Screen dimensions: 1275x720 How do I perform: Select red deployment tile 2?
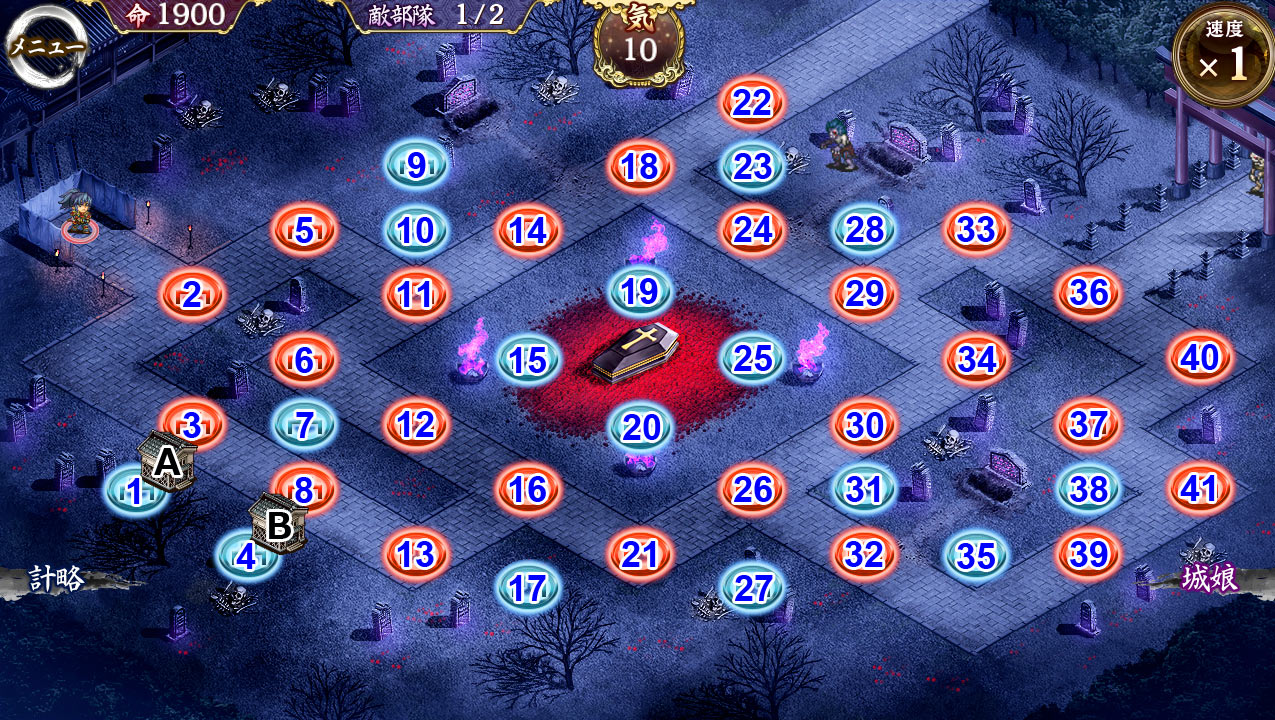coord(192,295)
